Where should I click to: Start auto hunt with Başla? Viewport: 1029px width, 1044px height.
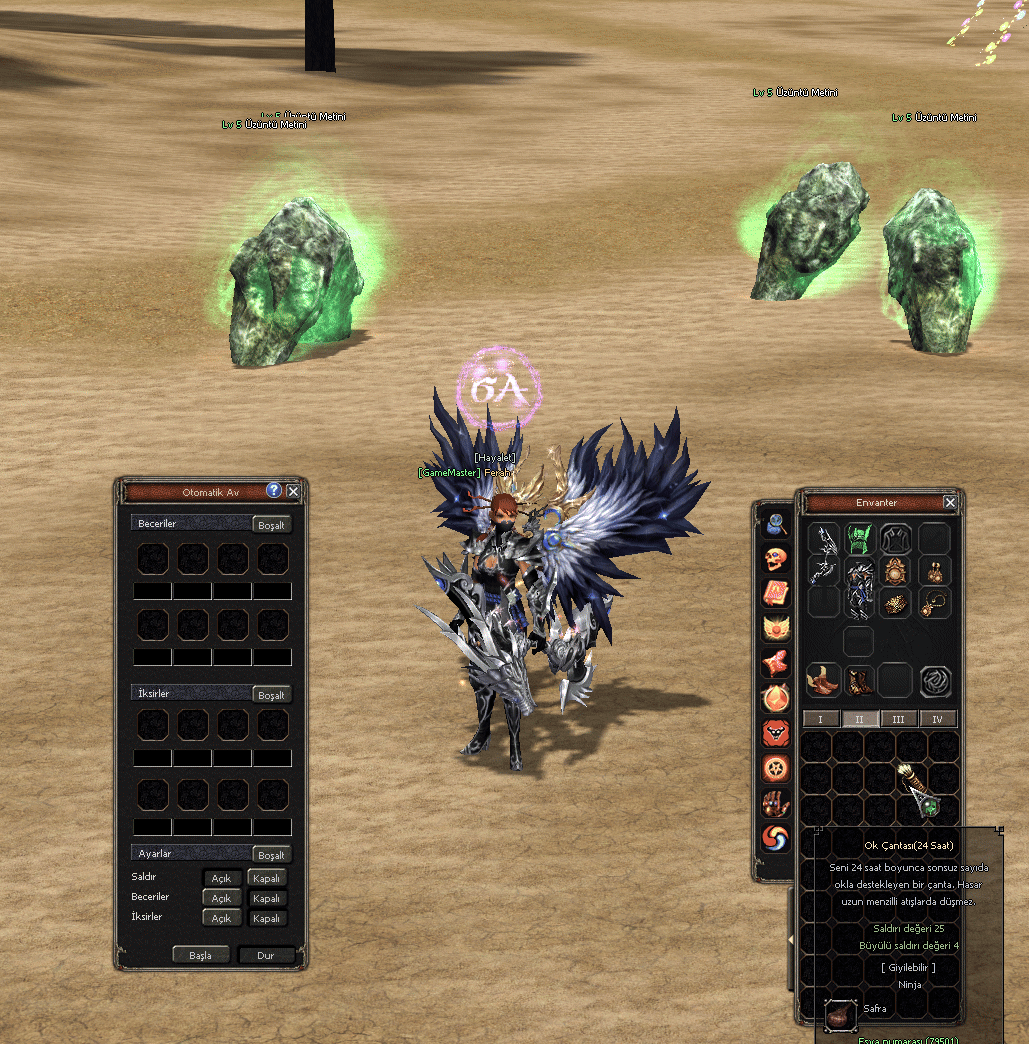pos(201,955)
